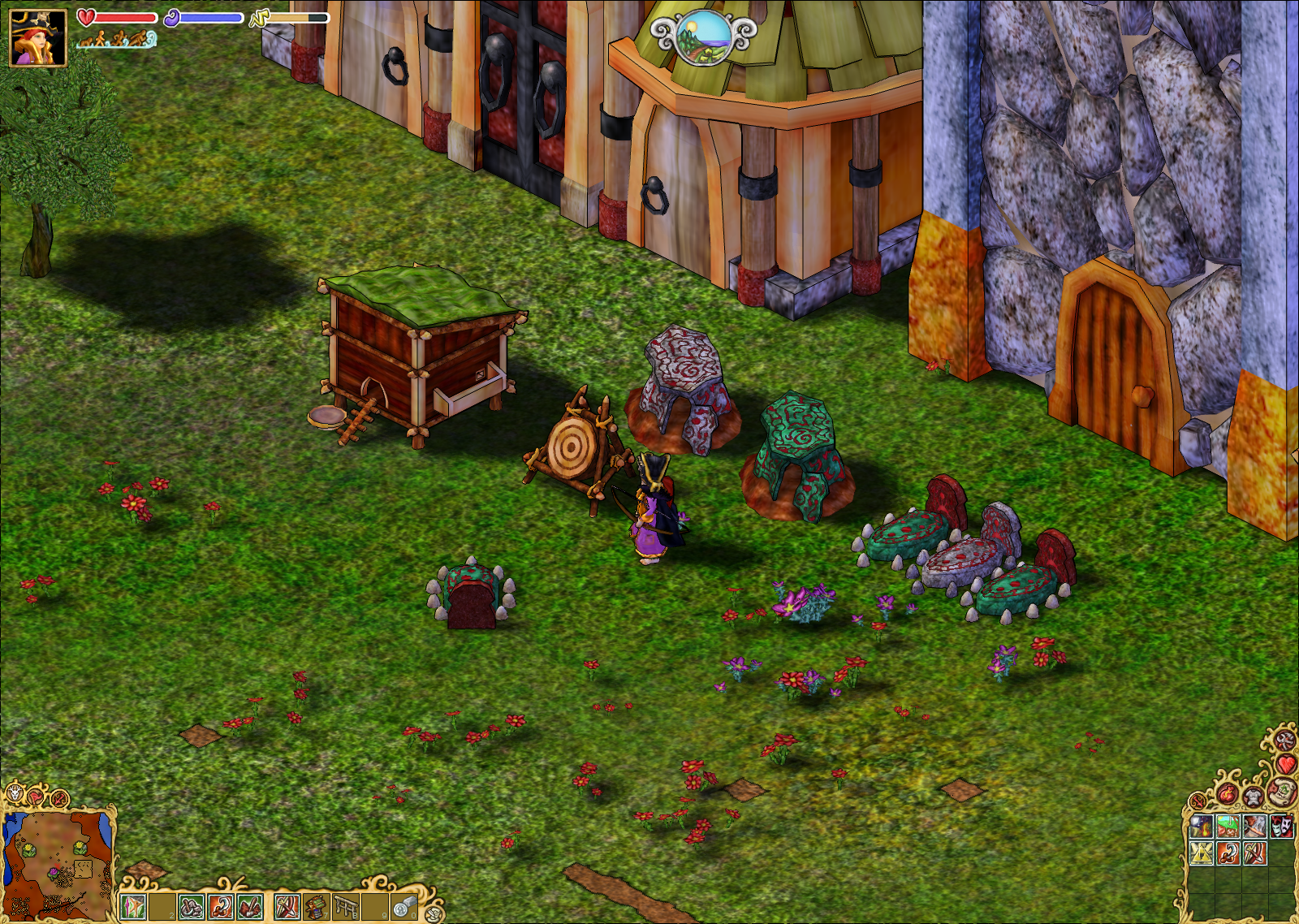Open the crossed tools crafting button
The image size is (1299, 924).
(1284, 740)
